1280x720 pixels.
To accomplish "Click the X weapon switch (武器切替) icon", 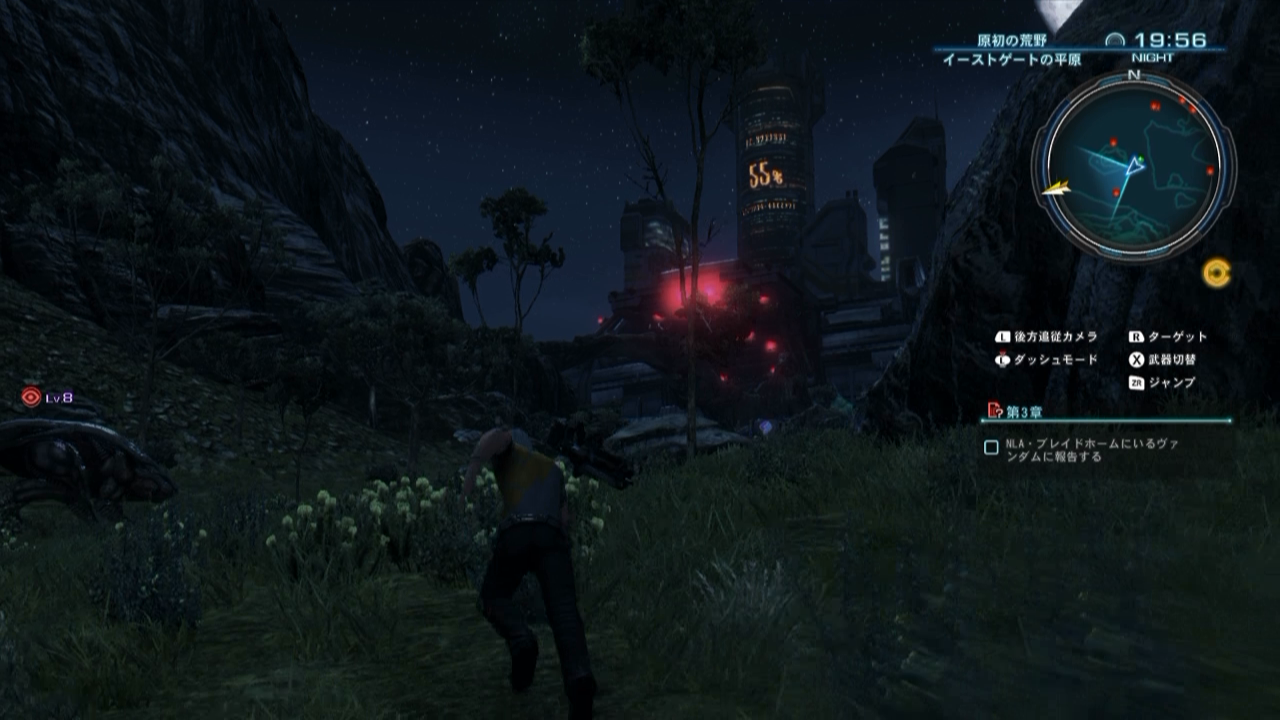I will (1136, 360).
